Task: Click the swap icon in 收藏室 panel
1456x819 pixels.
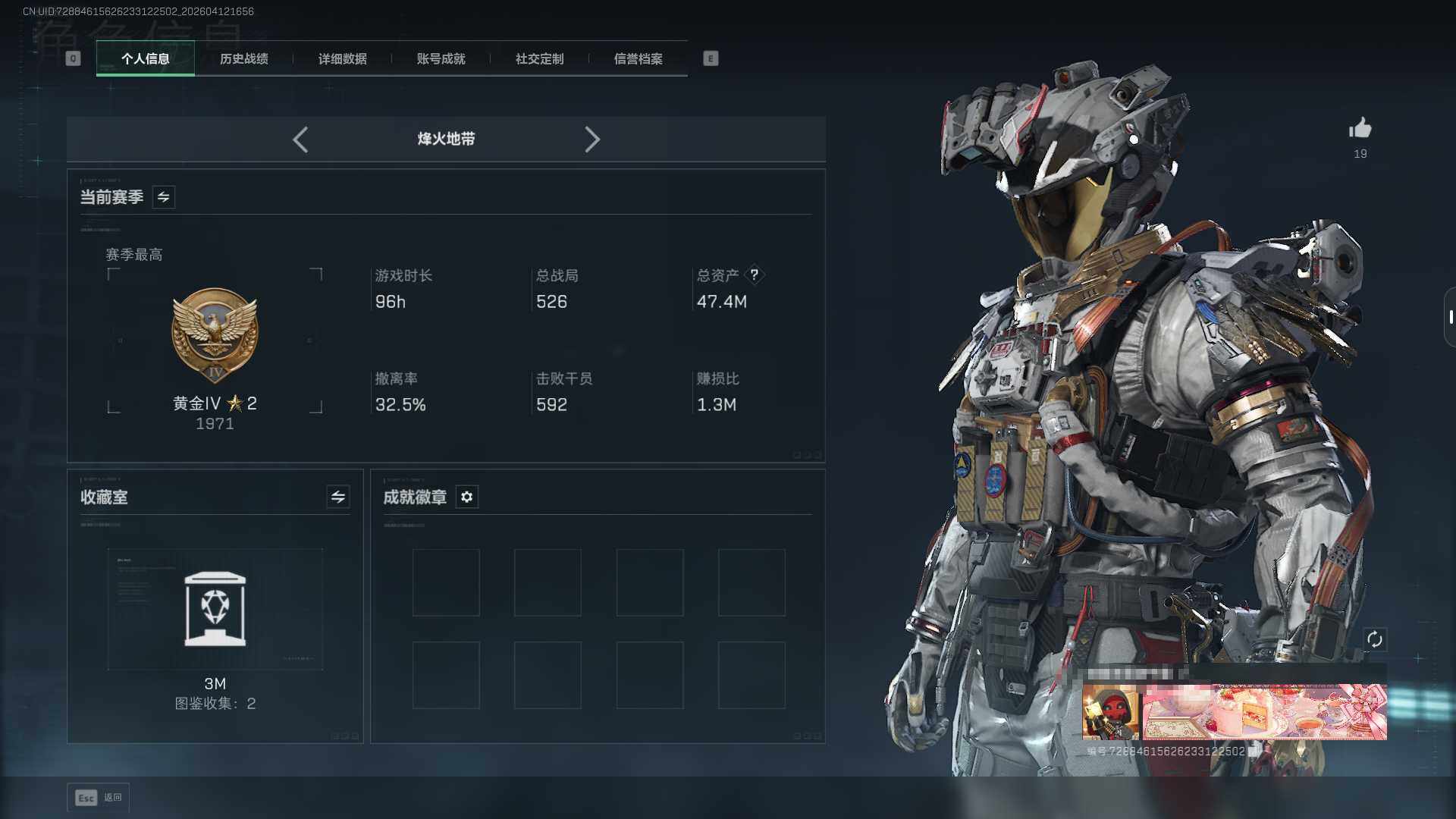Action: 338,497
